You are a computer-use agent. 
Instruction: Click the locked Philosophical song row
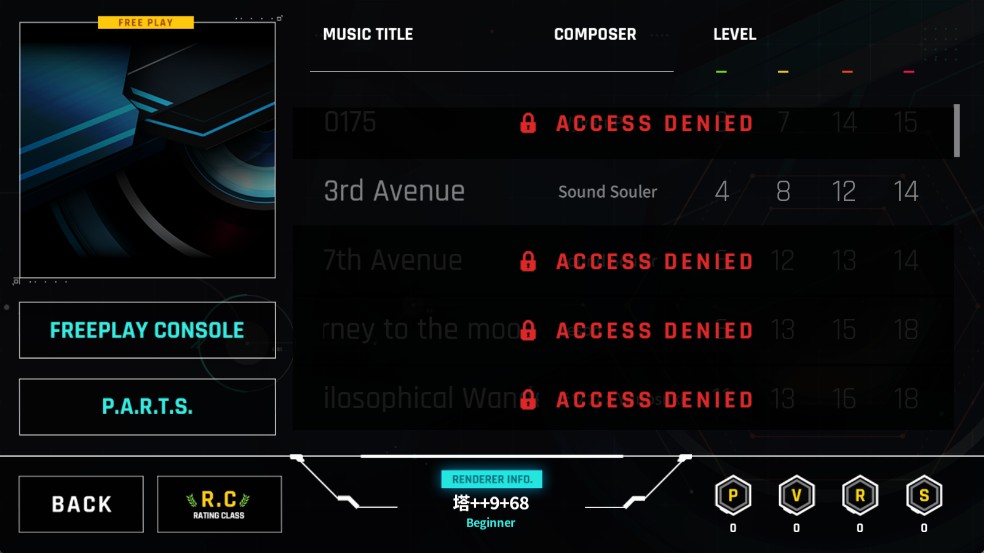tap(622, 399)
